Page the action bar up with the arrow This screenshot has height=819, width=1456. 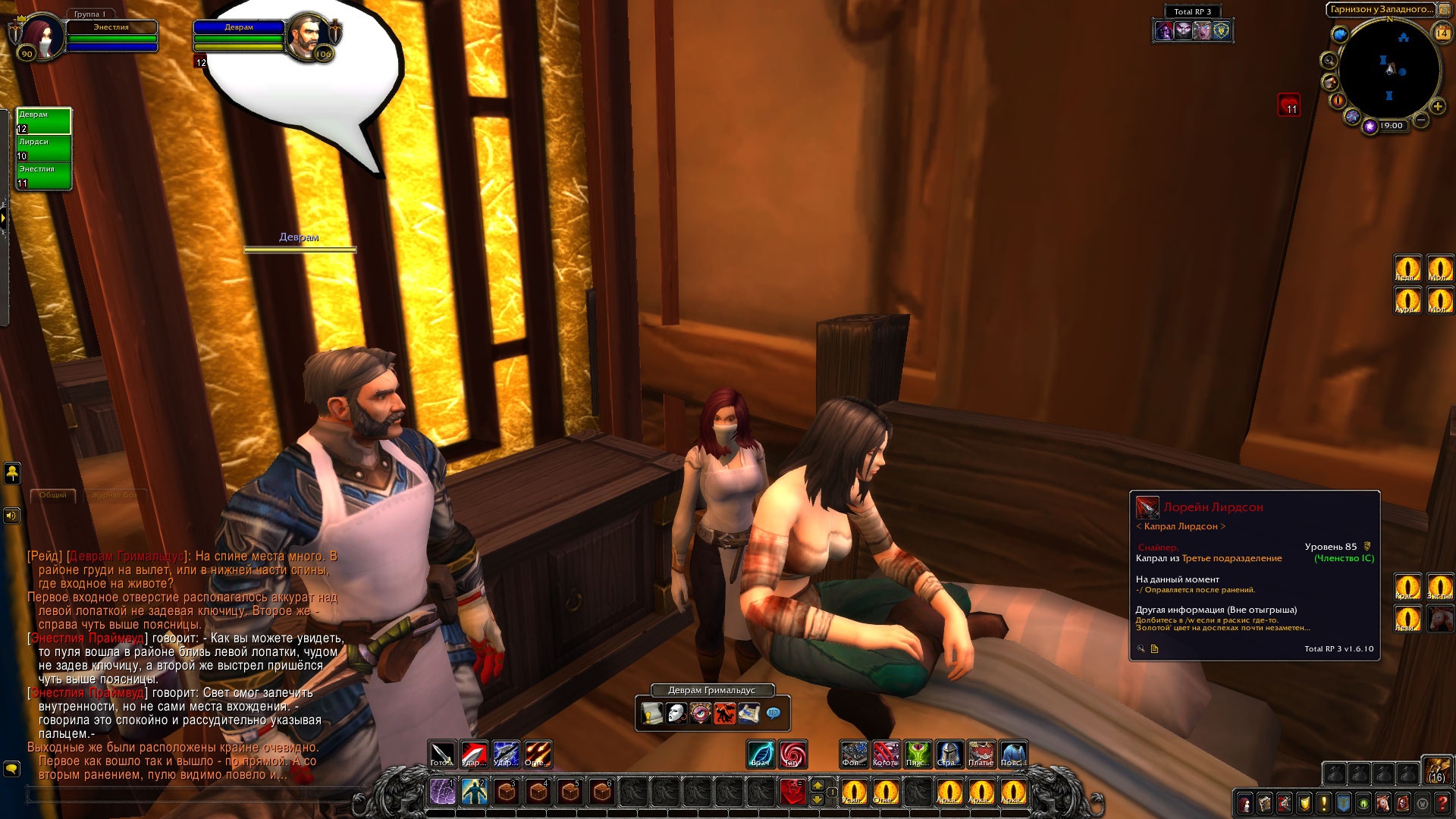pos(817,785)
